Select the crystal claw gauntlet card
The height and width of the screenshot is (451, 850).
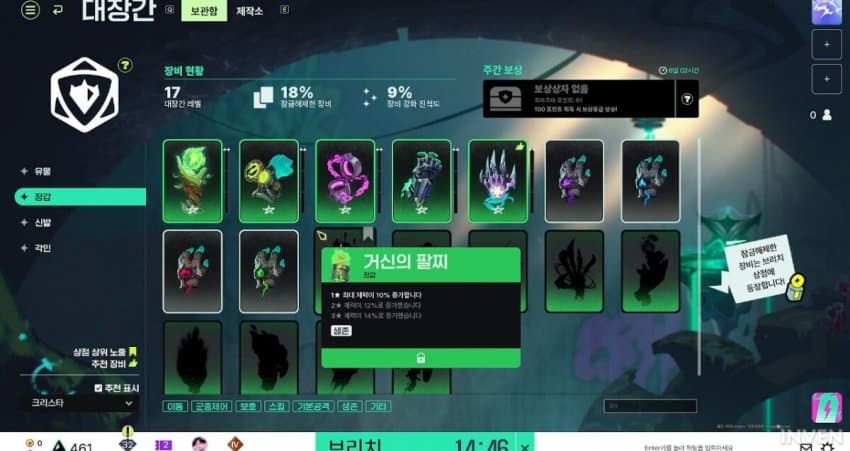(x=497, y=180)
